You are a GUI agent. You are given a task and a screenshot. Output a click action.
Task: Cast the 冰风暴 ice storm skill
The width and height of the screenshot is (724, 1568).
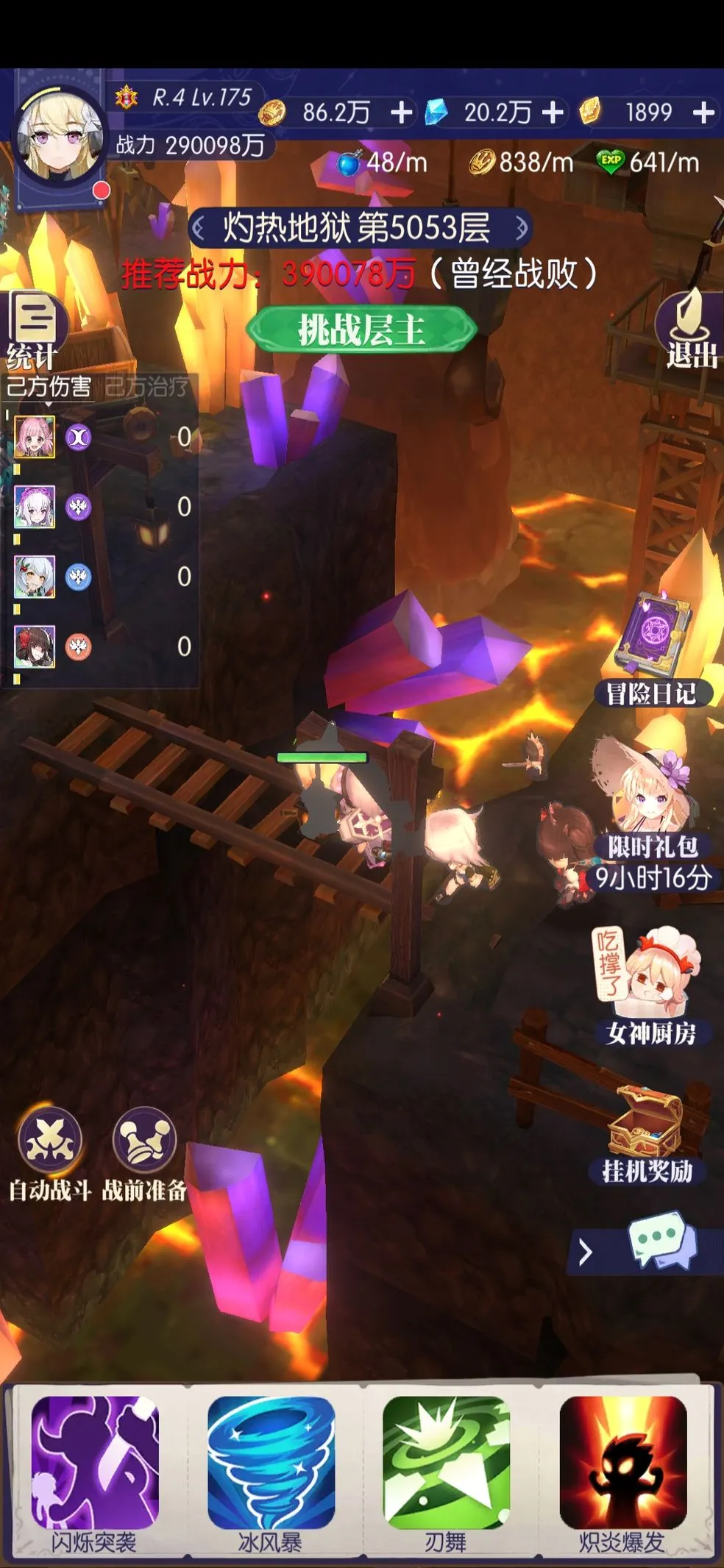[271, 1462]
